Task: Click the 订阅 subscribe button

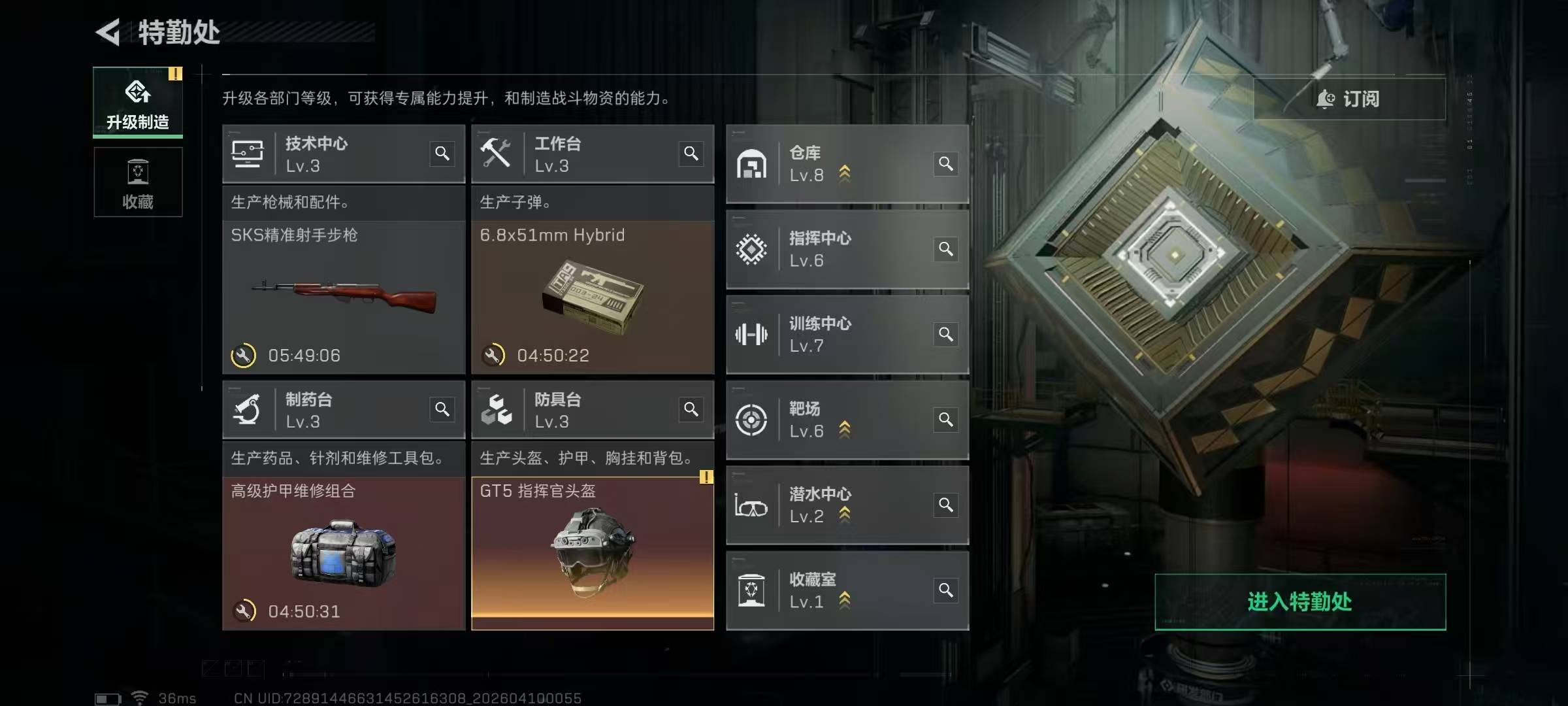Action: (1348, 99)
